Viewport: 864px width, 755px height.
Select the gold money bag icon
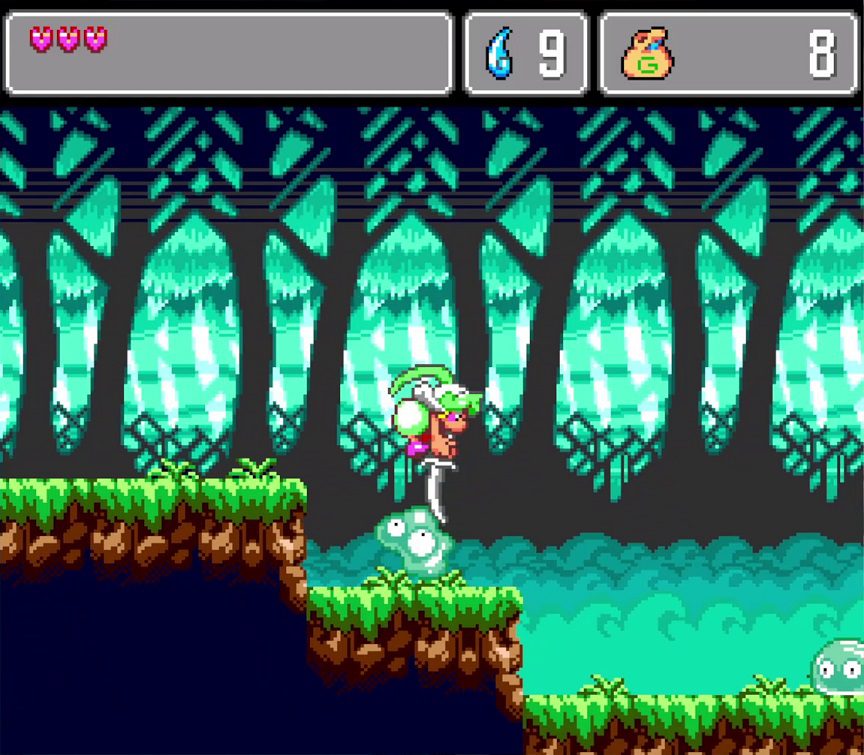(x=647, y=55)
